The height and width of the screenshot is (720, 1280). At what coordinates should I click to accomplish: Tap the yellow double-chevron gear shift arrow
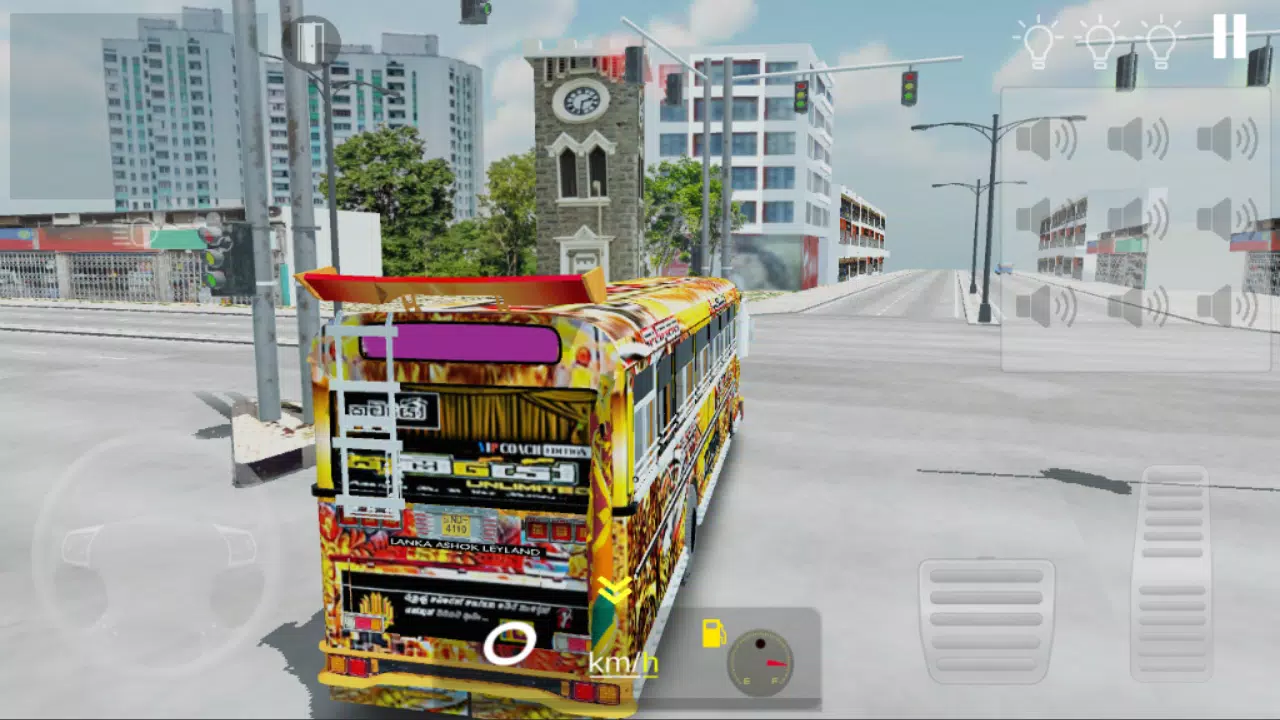pos(612,588)
